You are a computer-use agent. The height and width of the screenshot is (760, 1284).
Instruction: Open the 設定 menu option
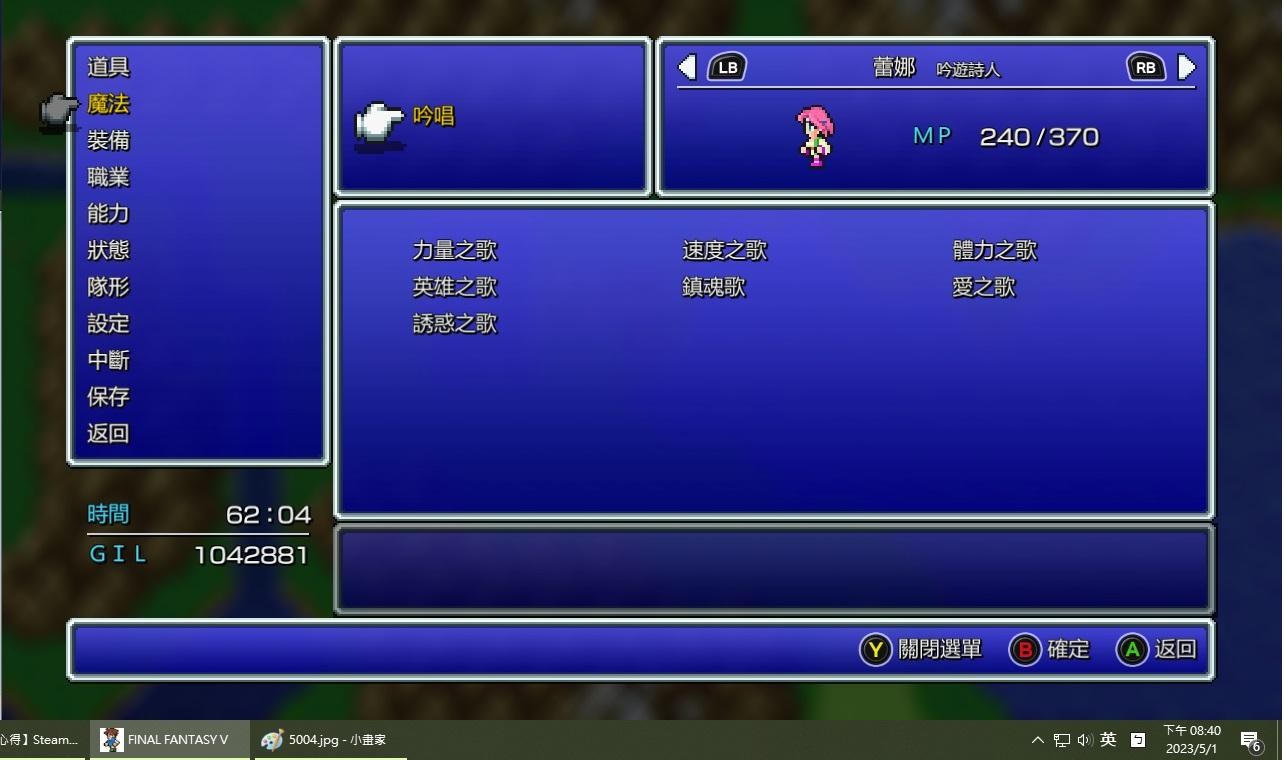tap(108, 323)
